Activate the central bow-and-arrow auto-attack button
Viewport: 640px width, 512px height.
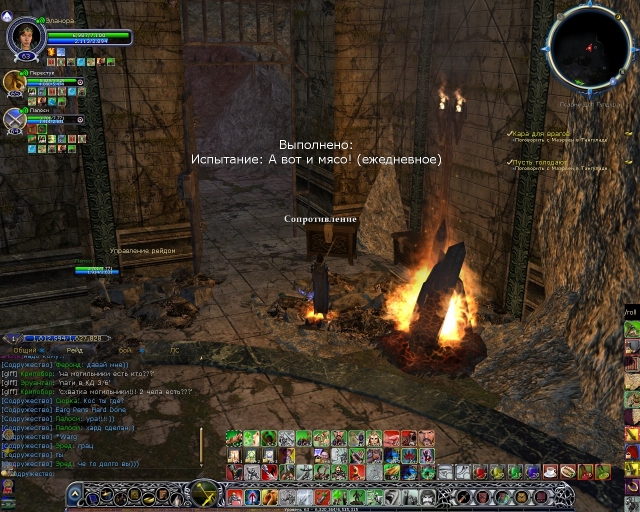tap(205, 493)
